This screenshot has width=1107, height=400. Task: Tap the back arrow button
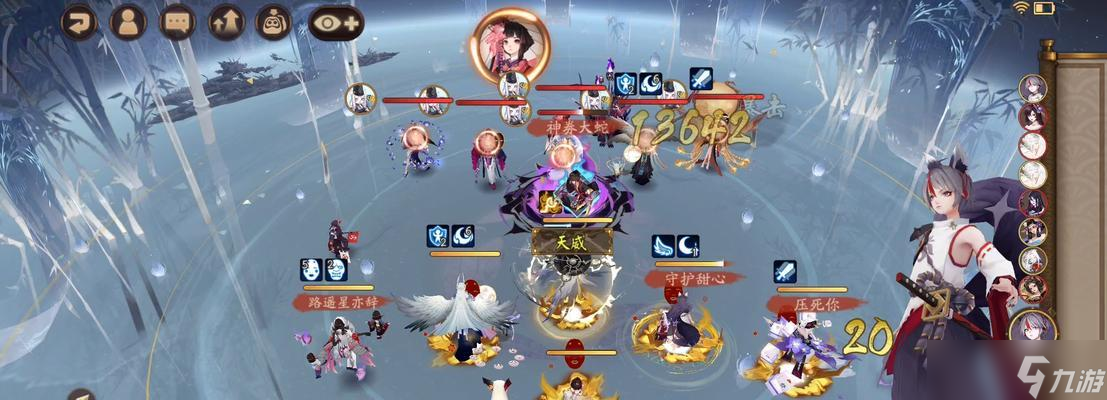79,22
